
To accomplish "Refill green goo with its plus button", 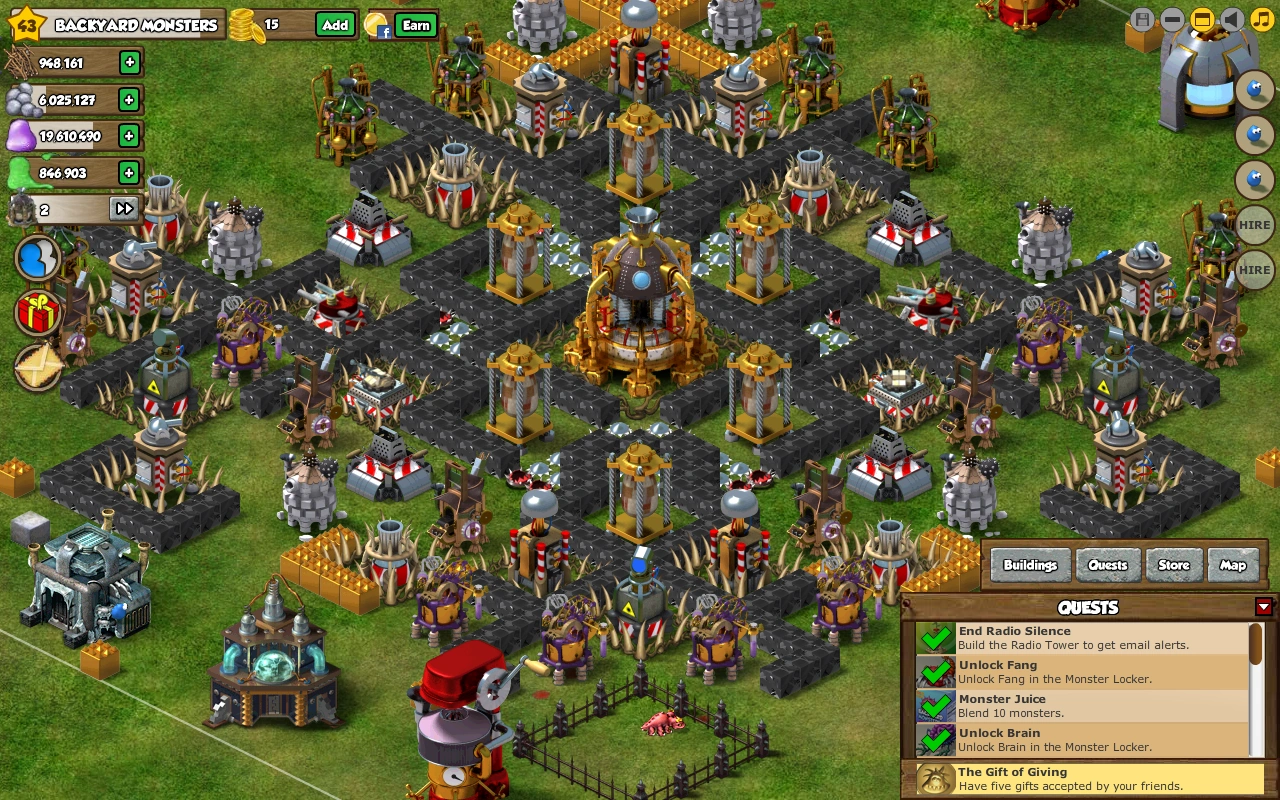I will tap(129, 172).
